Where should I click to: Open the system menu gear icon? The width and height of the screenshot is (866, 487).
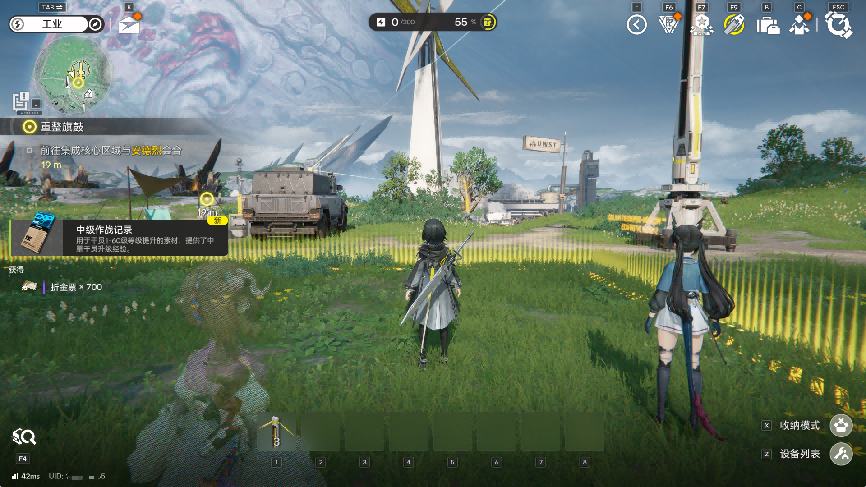click(837, 25)
